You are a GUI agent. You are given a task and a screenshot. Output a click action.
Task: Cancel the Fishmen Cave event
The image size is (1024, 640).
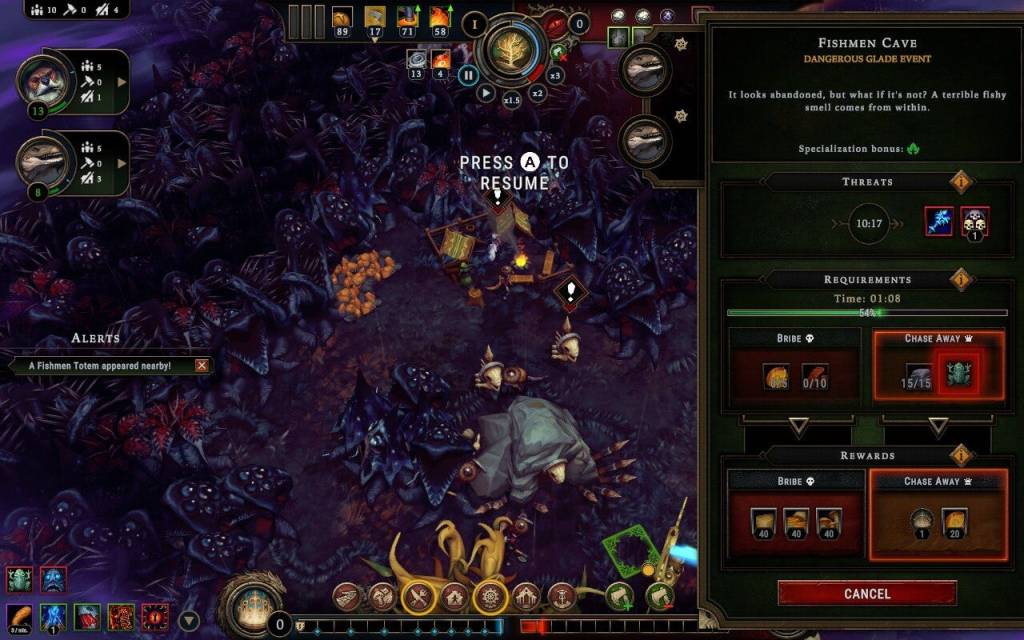867,593
